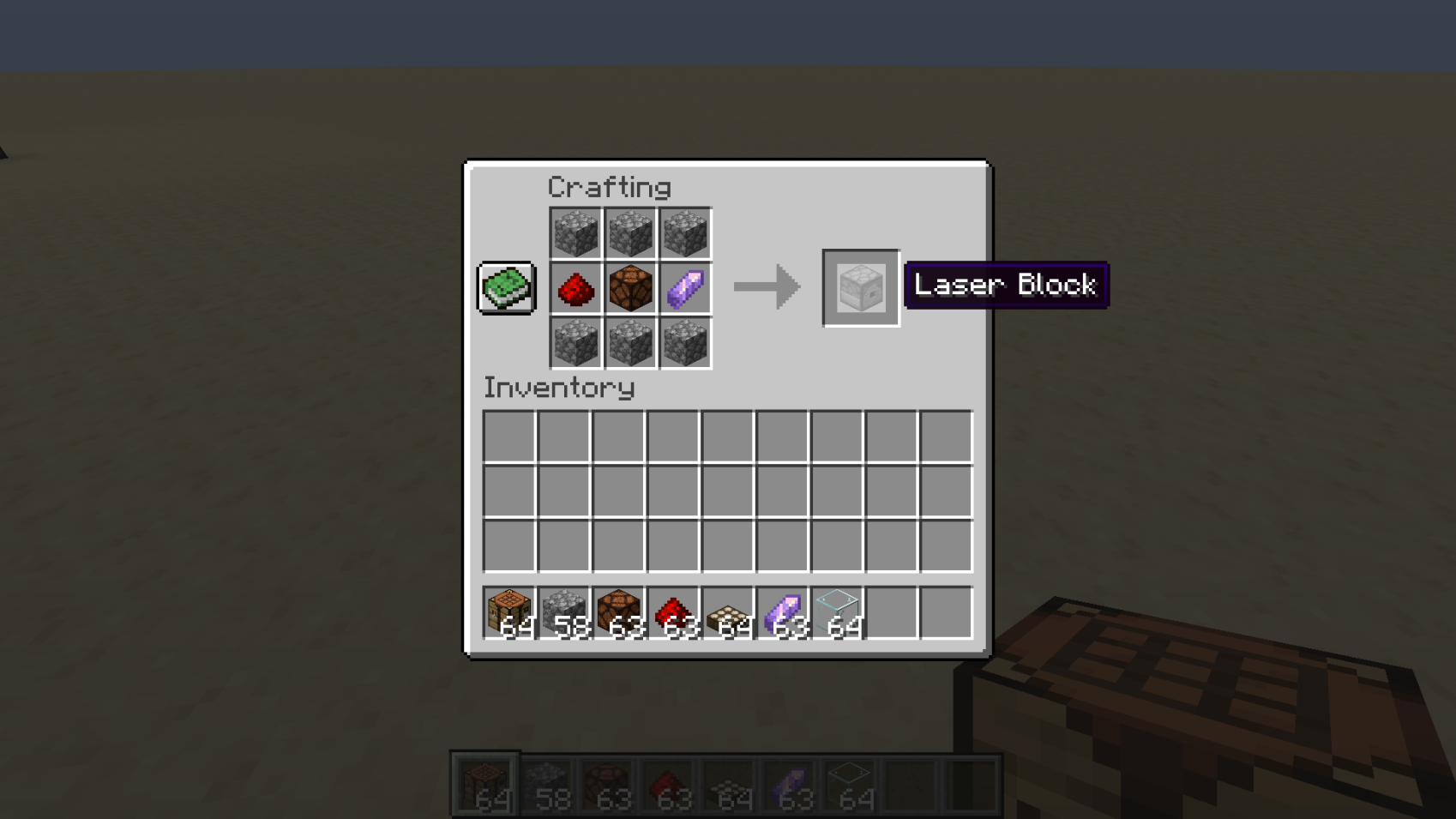The height and width of the screenshot is (819, 1456).
Task: Take the Laser Block from the output slot
Action: (860, 287)
